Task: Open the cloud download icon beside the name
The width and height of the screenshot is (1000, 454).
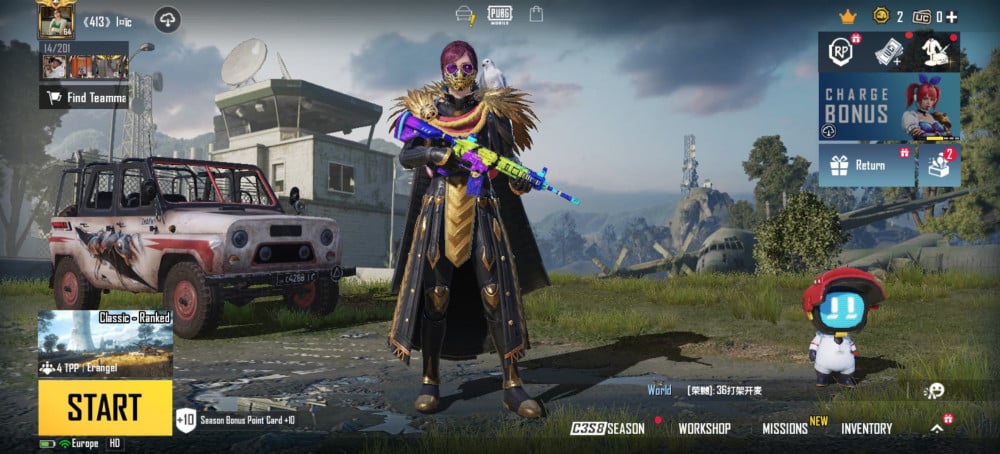Action: click(167, 19)
